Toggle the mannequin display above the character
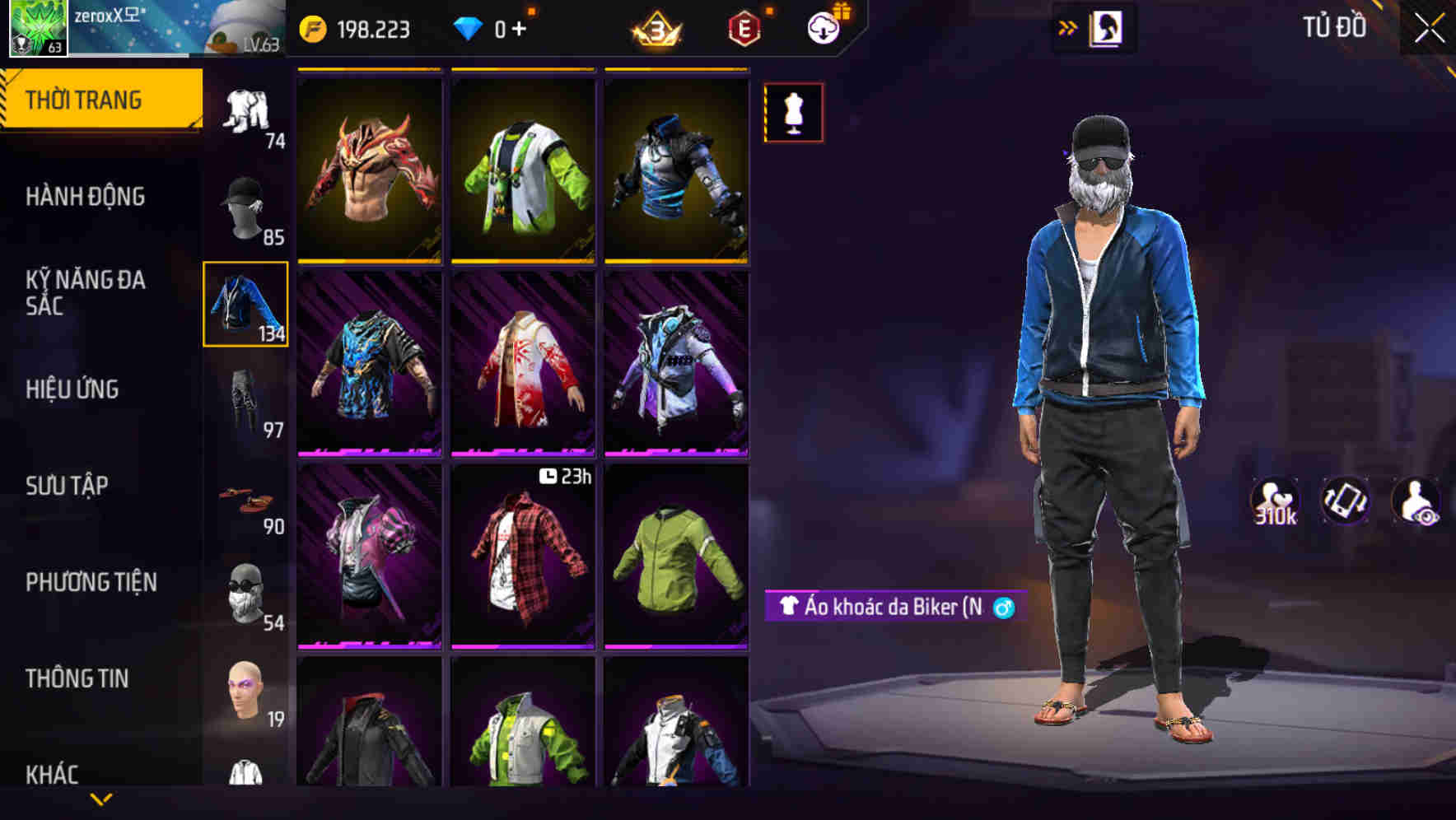The height and width of the screenshot is (820, 1456). coord(792,112)
